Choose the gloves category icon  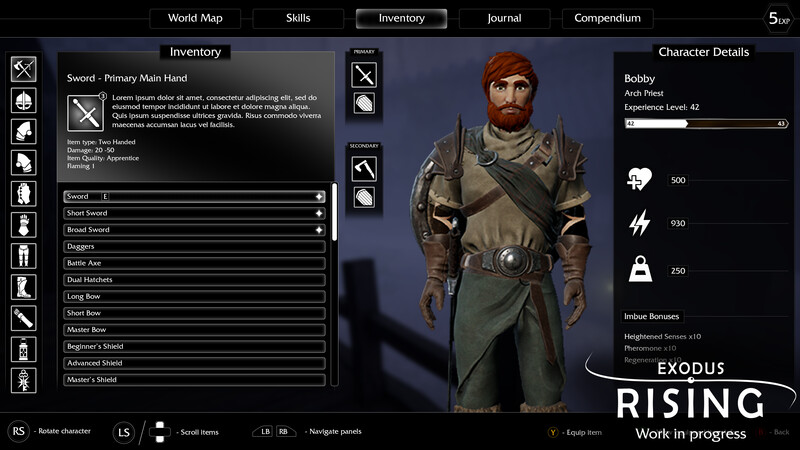pyautogui.click(x=24, y=225)
